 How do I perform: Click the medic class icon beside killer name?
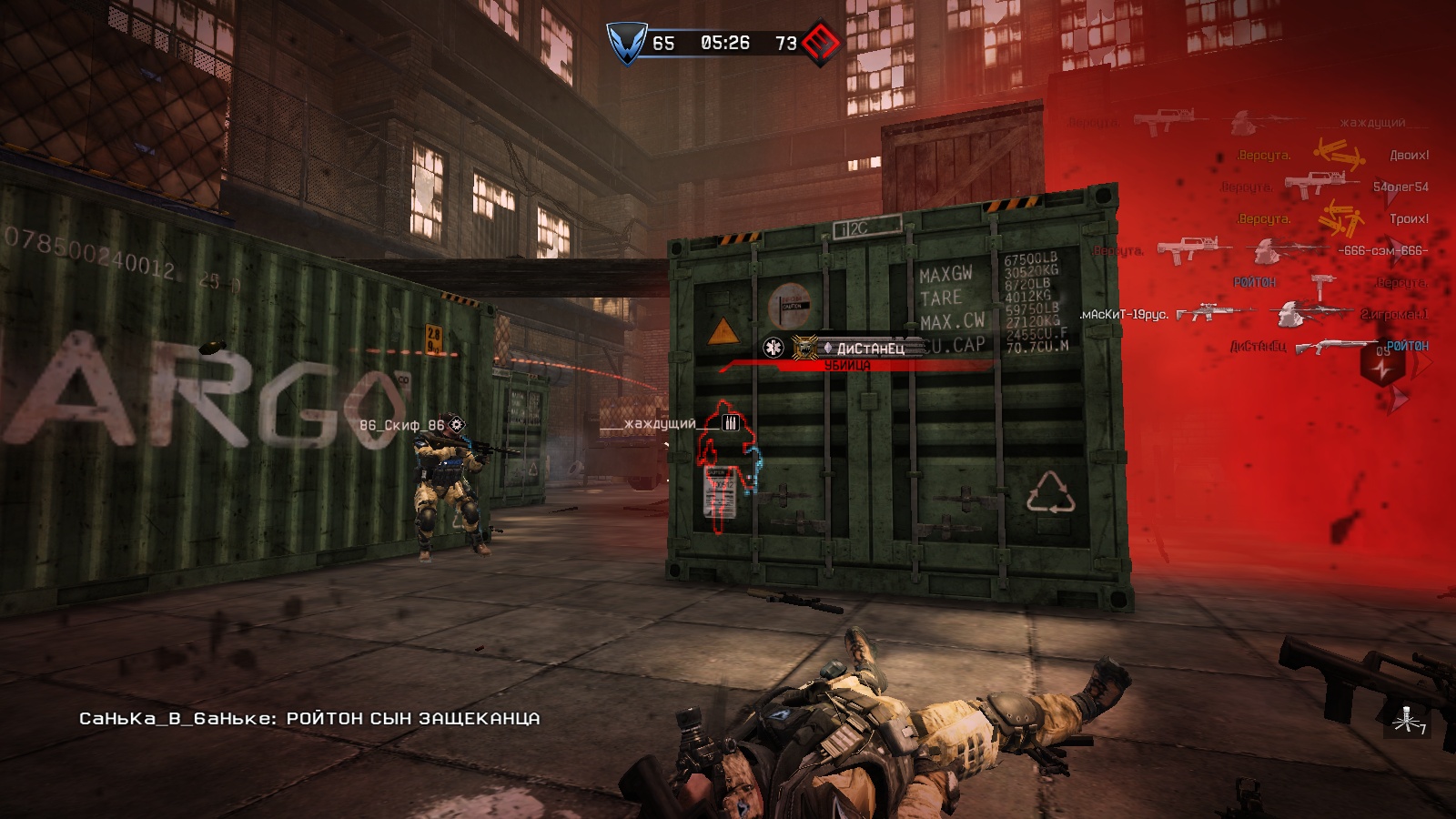pos(773,348)
